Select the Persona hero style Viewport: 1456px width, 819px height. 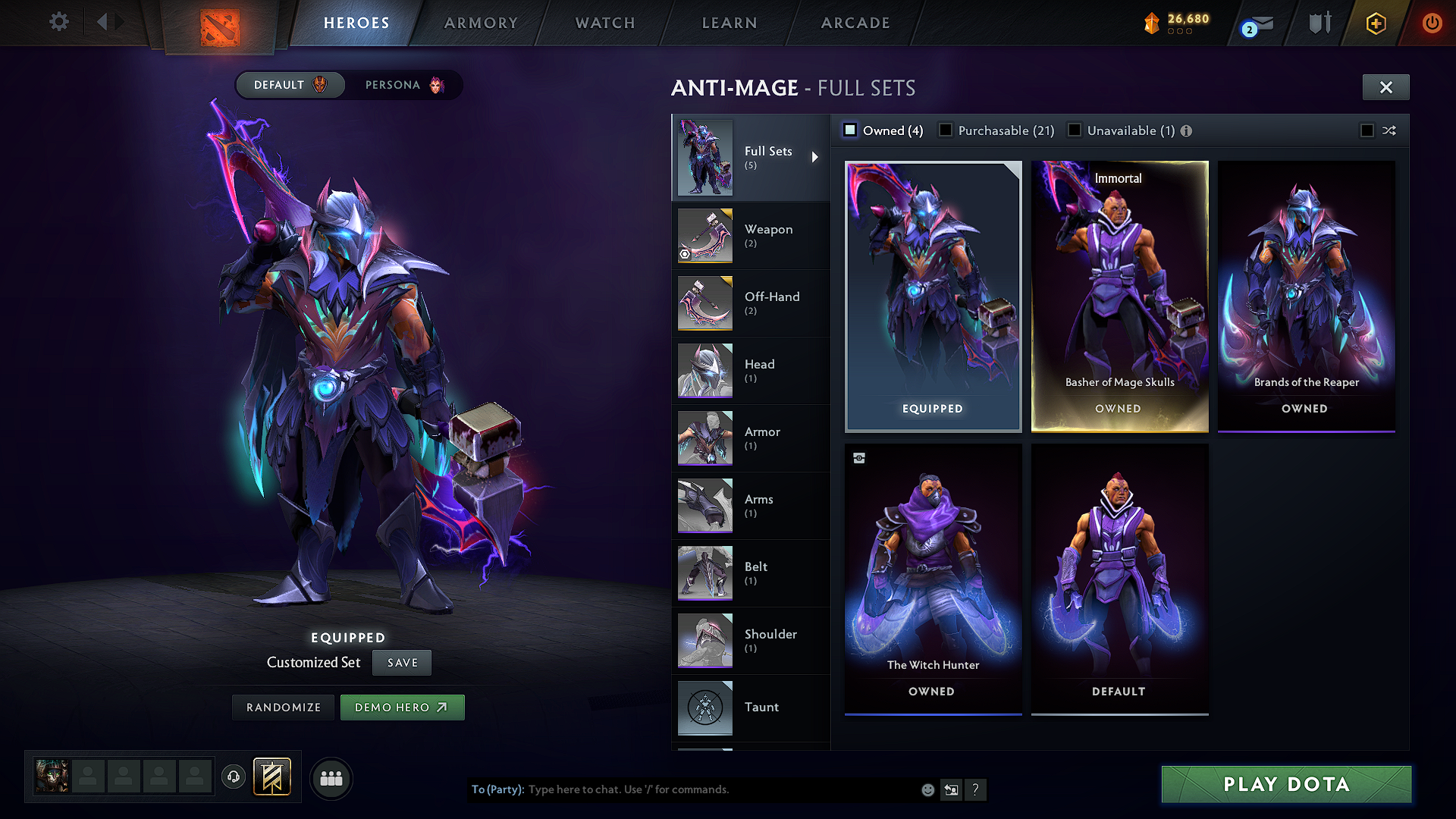(x=403, y=85)
